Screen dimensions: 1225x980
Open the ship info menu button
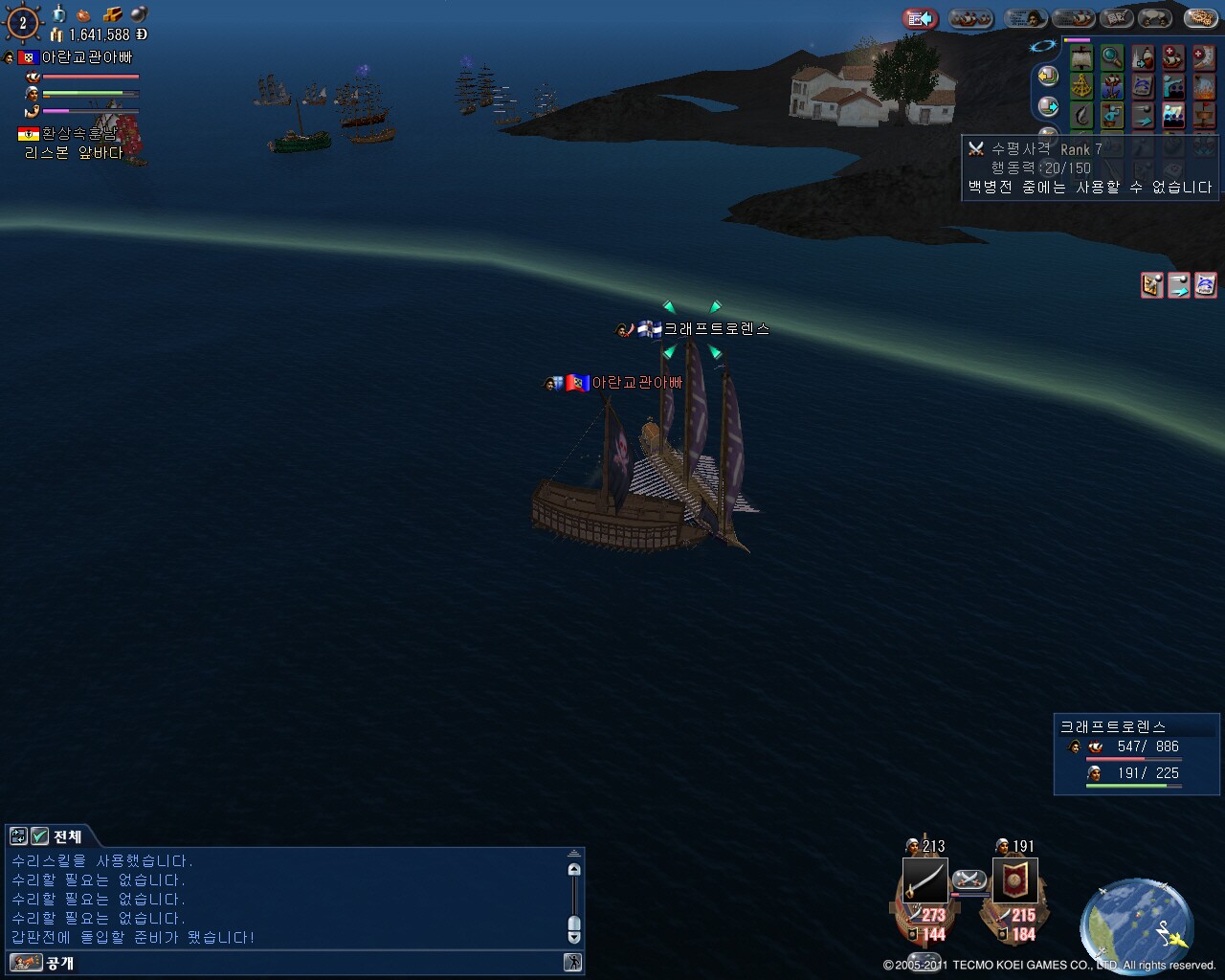click(1072, 18)
